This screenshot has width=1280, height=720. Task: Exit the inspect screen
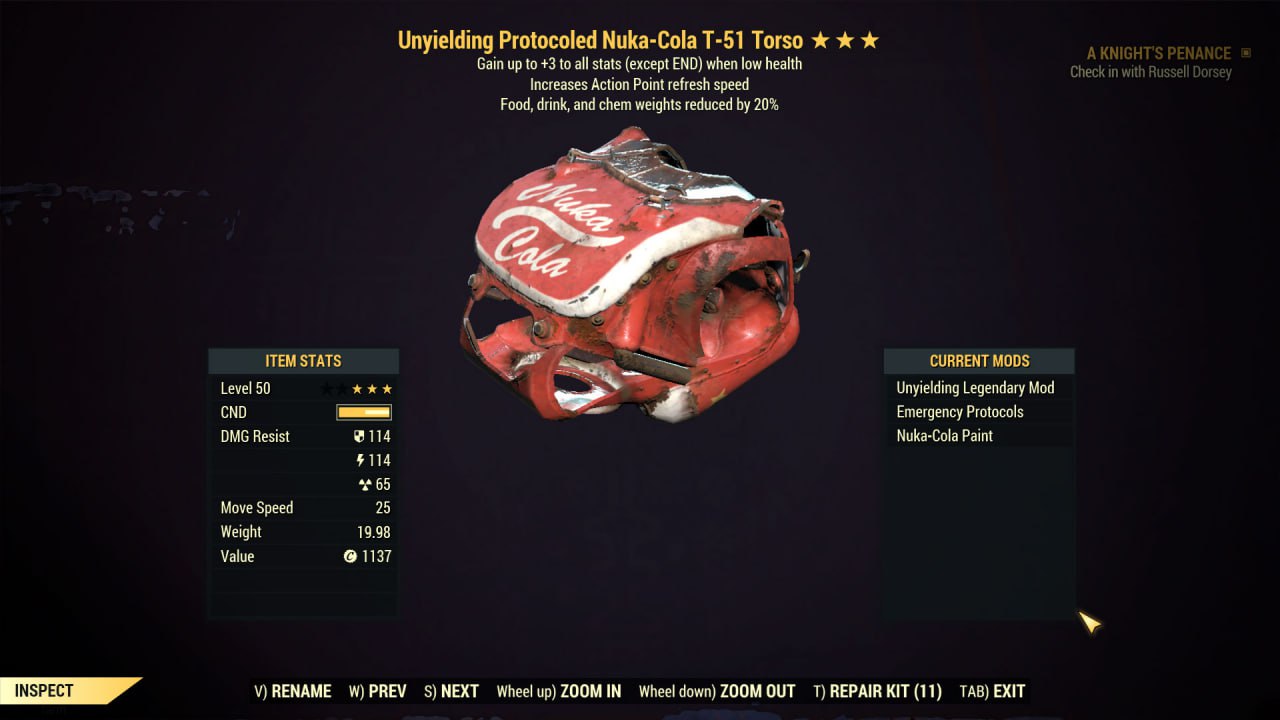point(992,691)
